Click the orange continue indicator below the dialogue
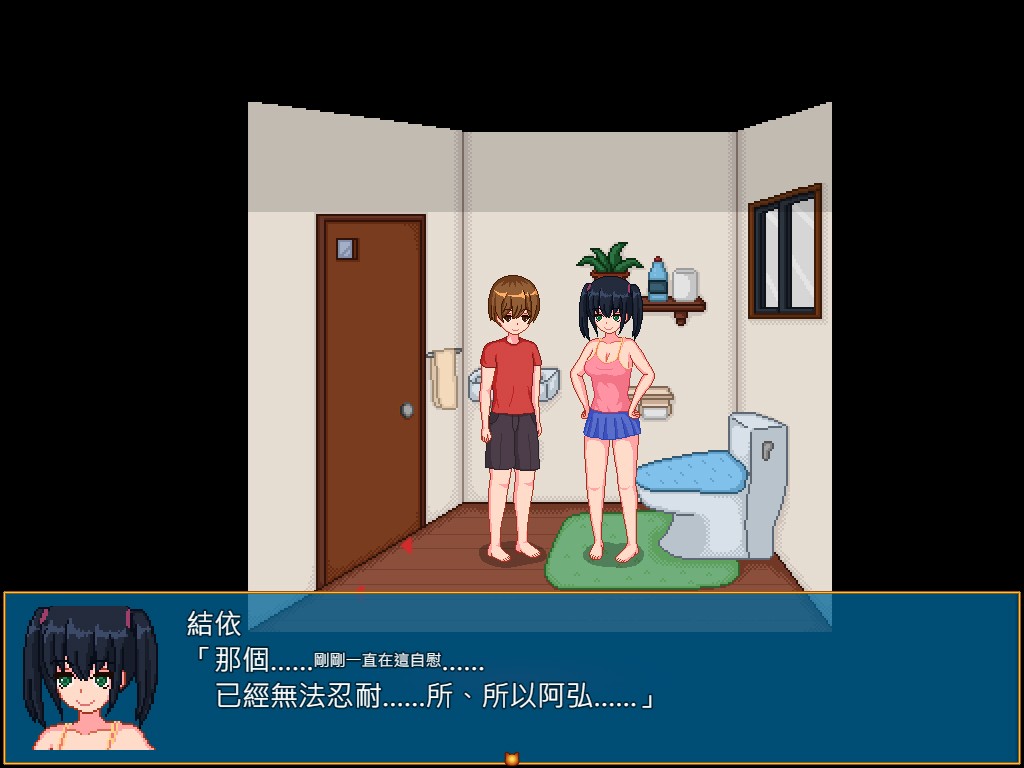 pyautogui.click(x=512, y=759)
